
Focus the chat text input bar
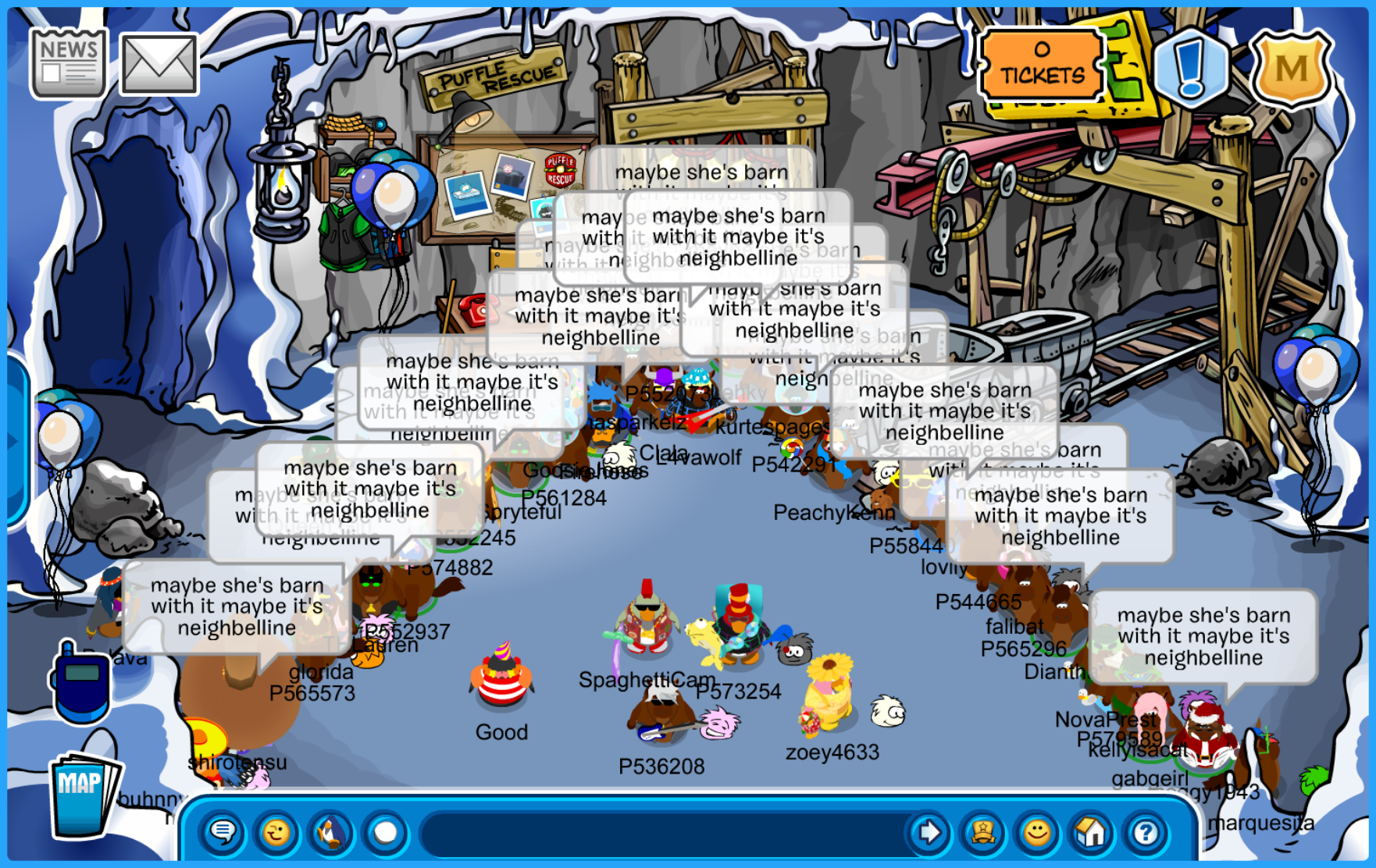(664, 833)
